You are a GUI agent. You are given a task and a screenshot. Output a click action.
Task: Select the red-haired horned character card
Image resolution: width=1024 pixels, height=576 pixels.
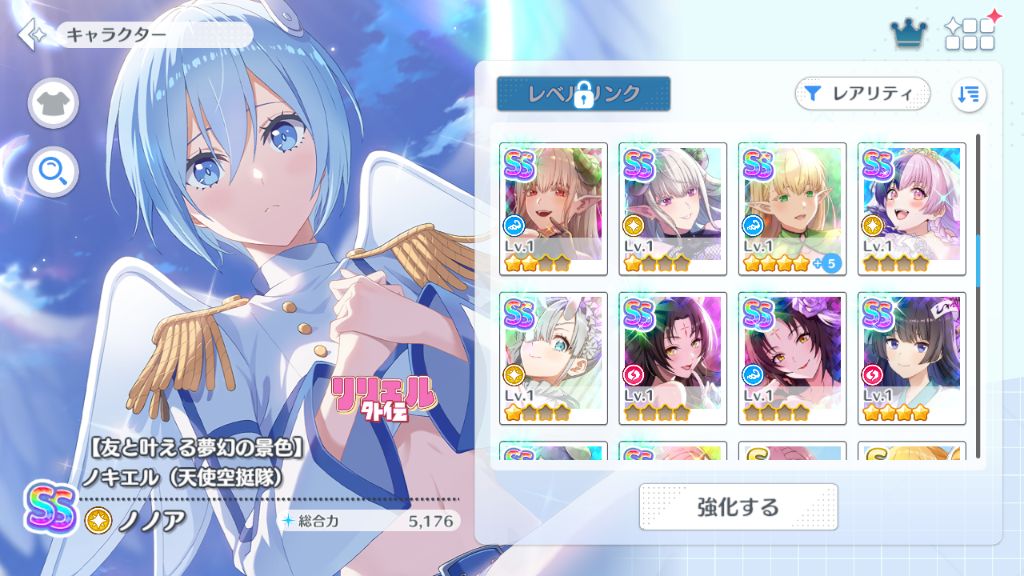tap(553, 209)
